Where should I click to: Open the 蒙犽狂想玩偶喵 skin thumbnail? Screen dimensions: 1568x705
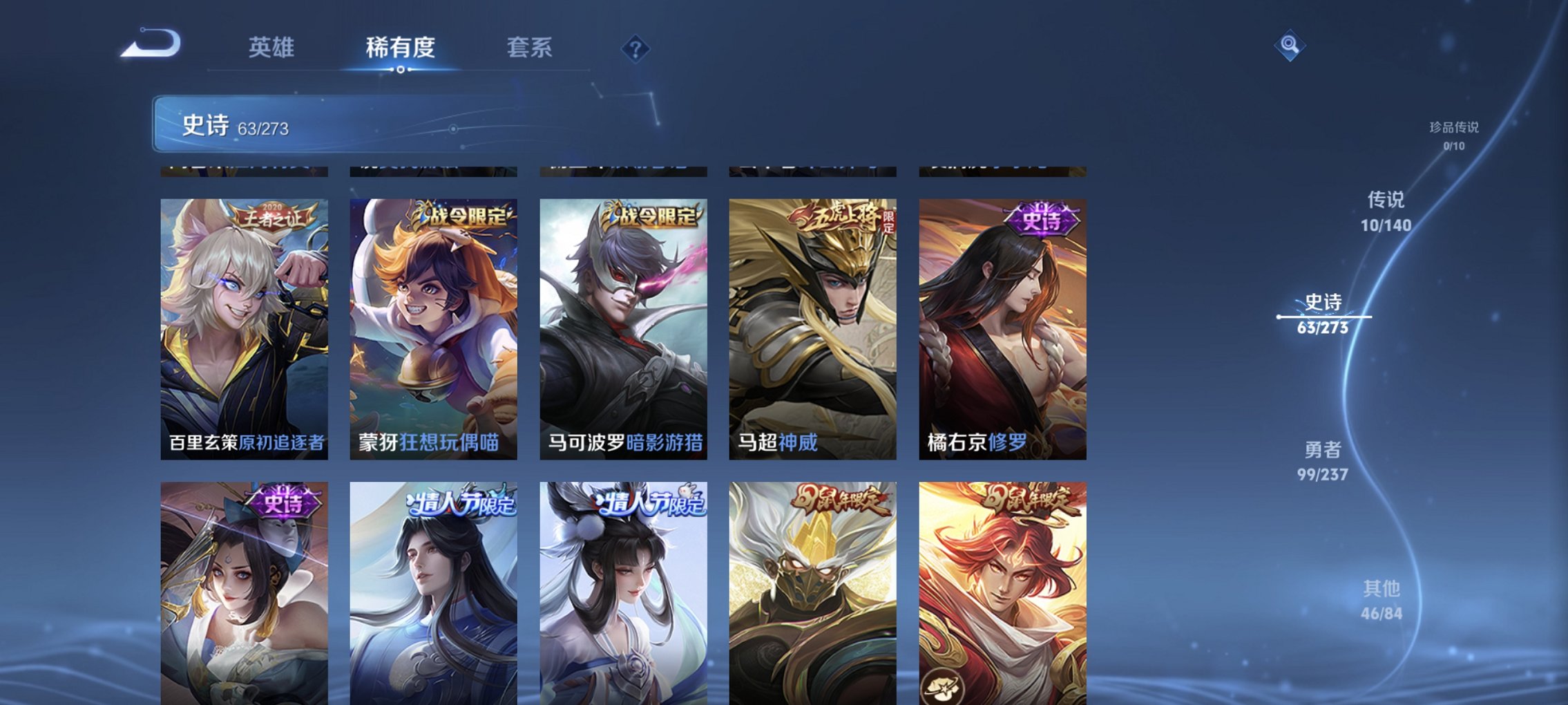435,325
